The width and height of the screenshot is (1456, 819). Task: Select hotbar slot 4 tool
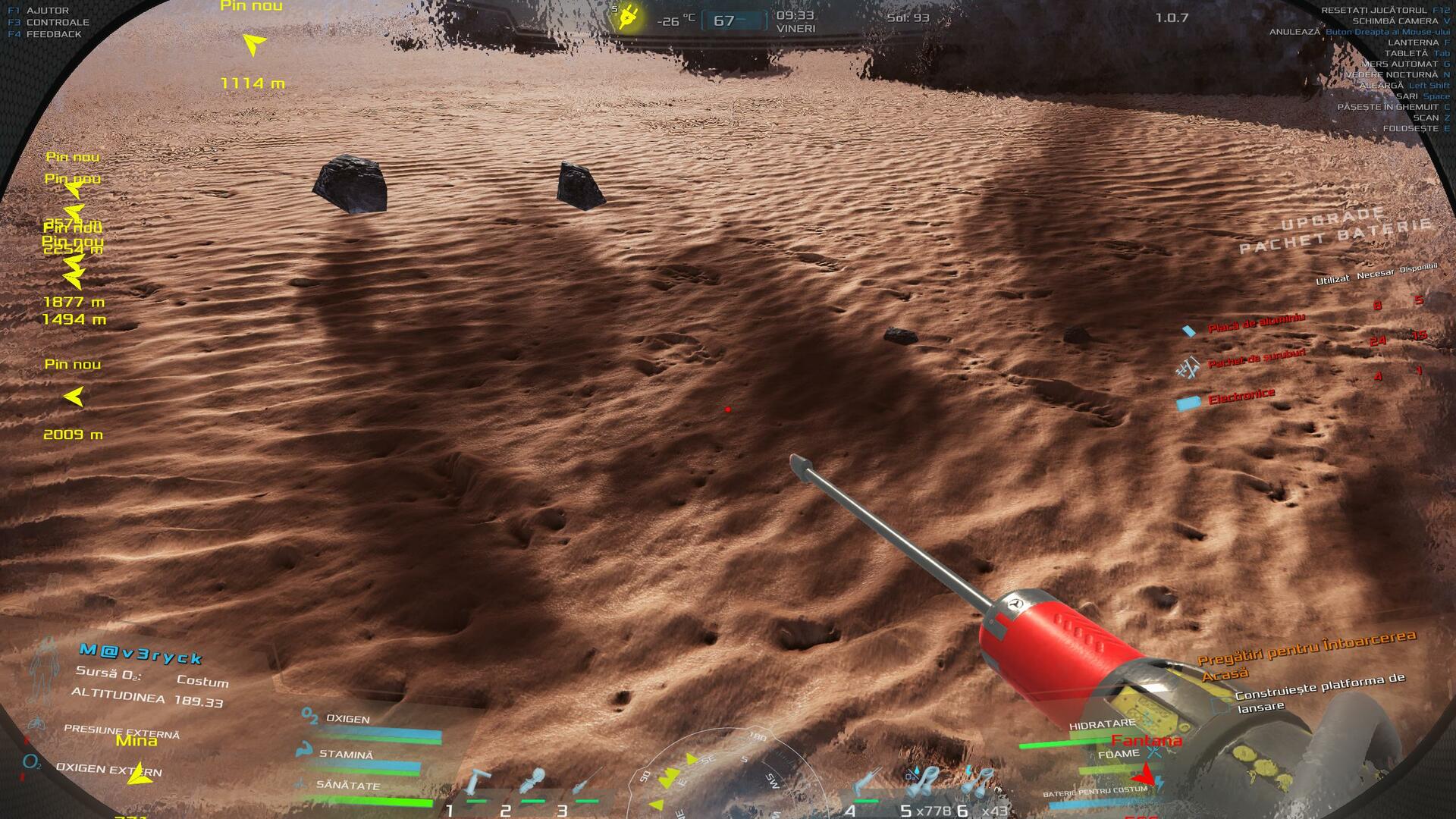tap(866, 785)
